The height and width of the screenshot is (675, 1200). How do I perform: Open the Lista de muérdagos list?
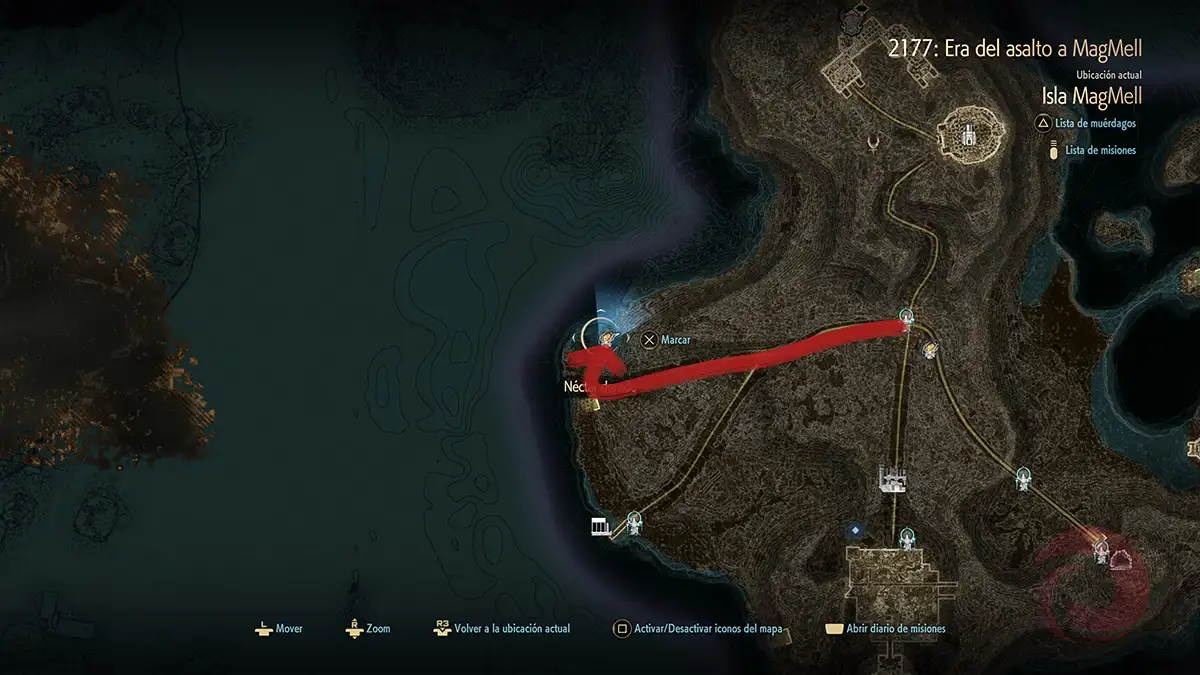coord(1100,123)
